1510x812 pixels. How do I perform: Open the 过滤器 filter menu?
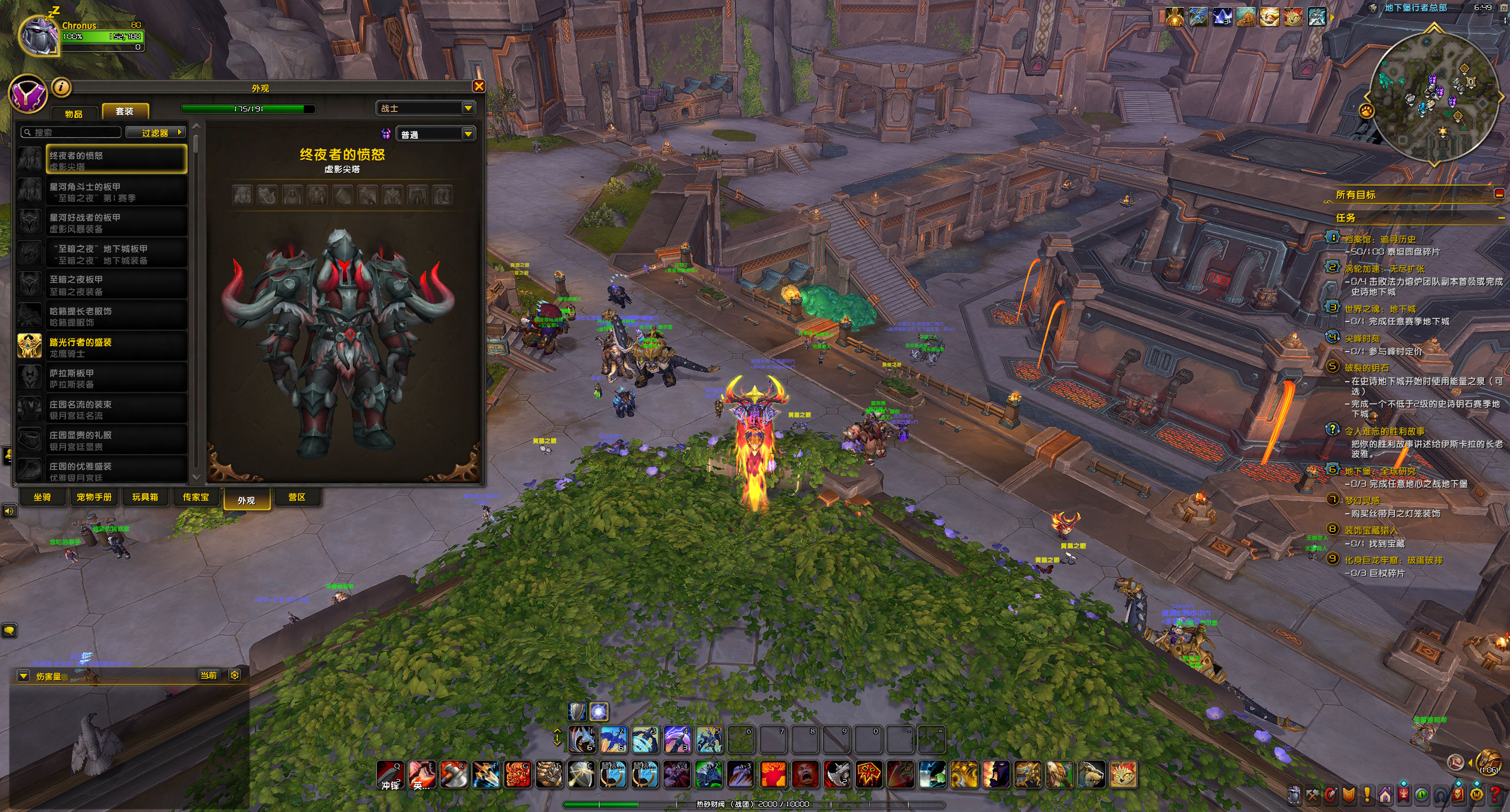coord(156,133)
